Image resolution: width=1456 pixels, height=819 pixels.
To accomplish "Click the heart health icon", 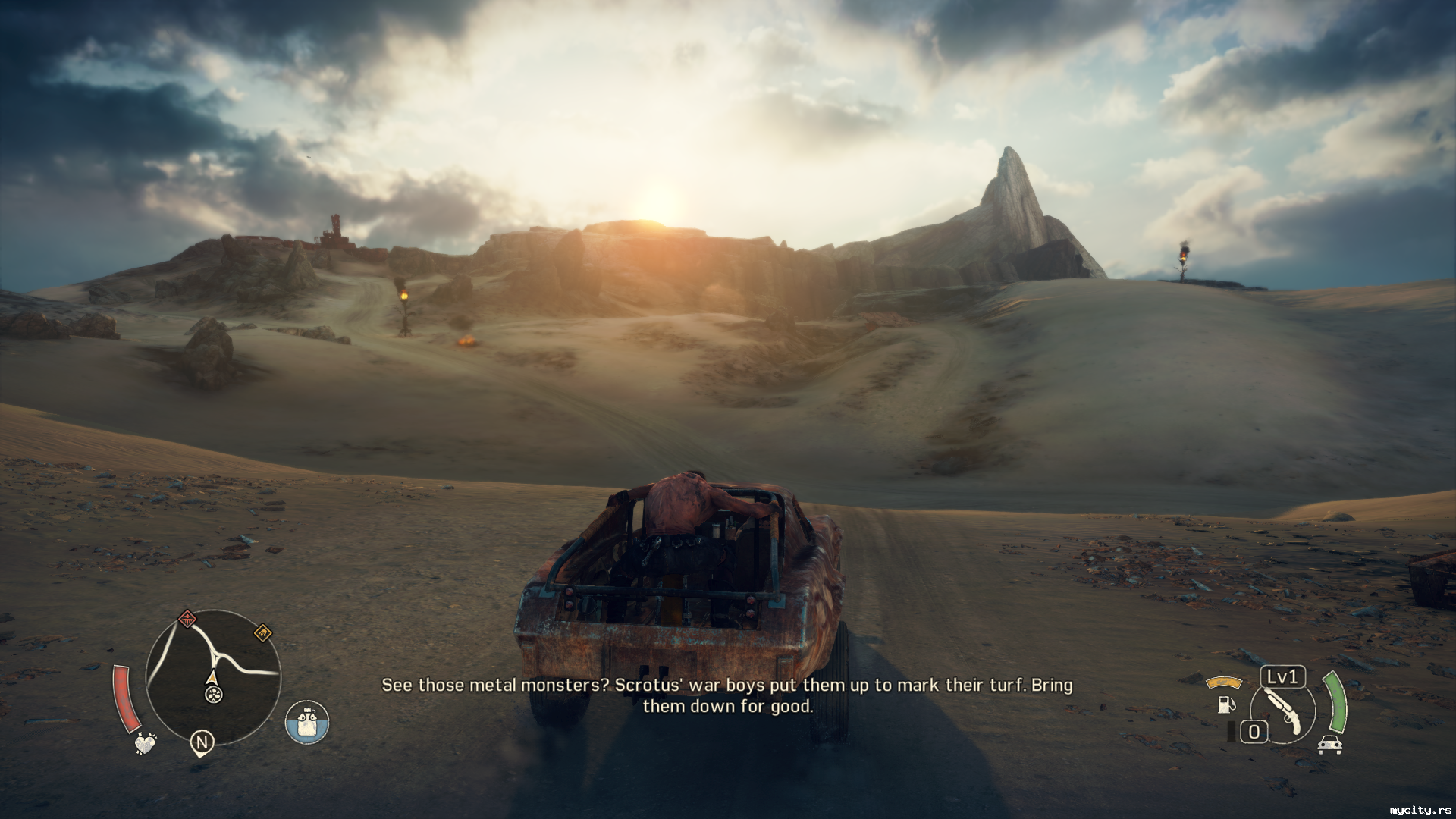I will (x=145, y=742).
